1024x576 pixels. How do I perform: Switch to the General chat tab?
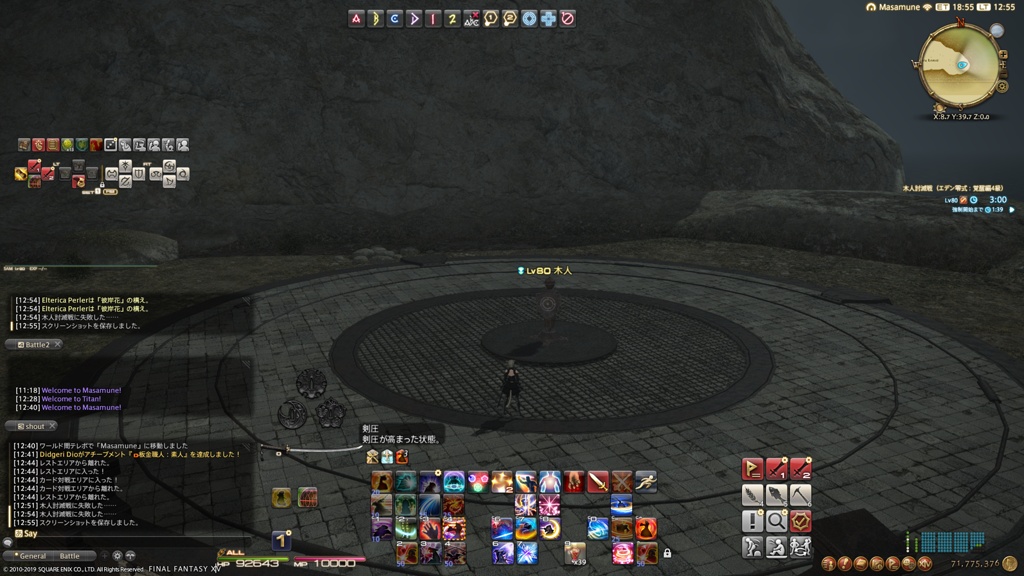tap(32, 556)
